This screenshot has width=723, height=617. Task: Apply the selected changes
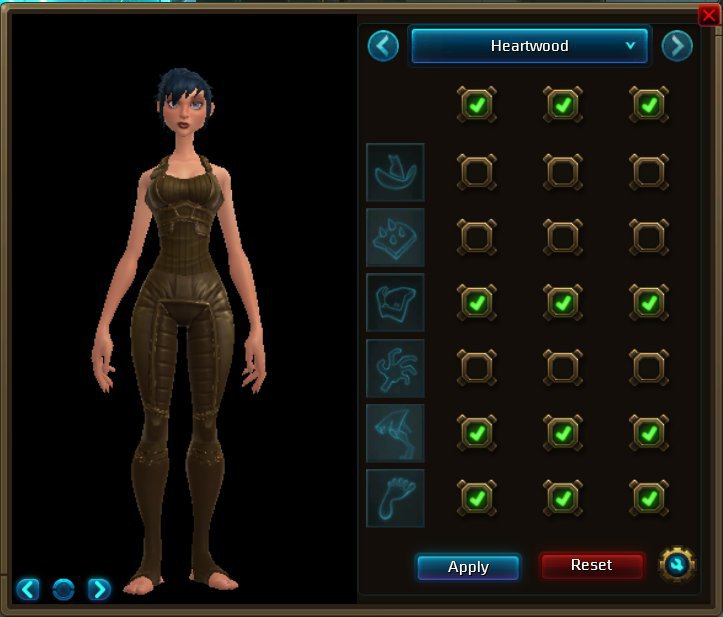(x=468, y=567)
